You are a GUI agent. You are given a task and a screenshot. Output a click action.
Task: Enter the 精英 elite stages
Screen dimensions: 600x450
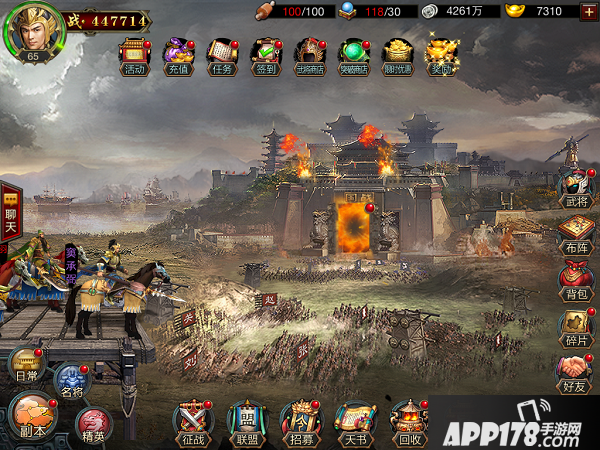[x=94, y=426]
